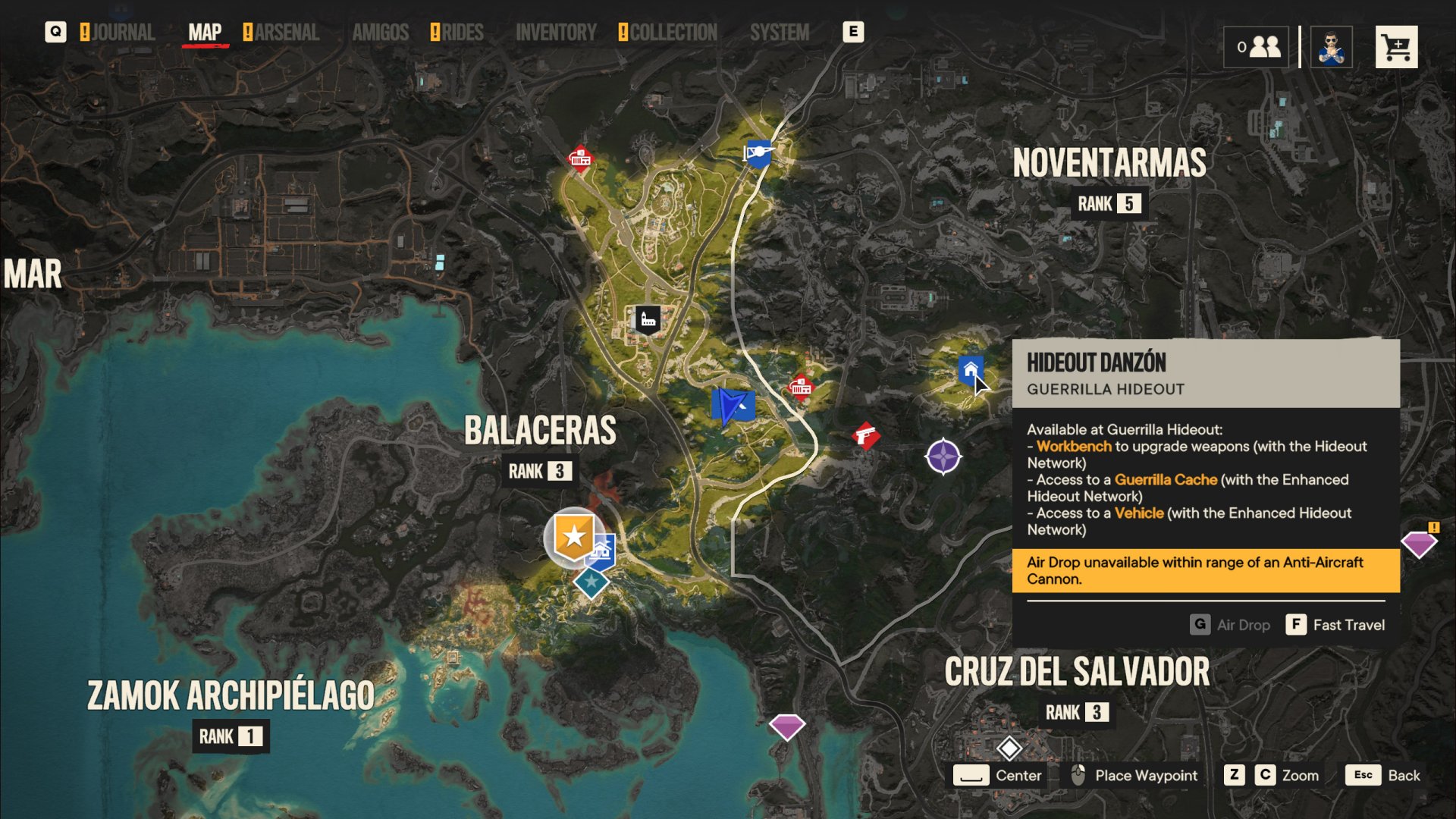Show the Collection tab
This screenshot has height=819, width=1456.
point(673,33)
